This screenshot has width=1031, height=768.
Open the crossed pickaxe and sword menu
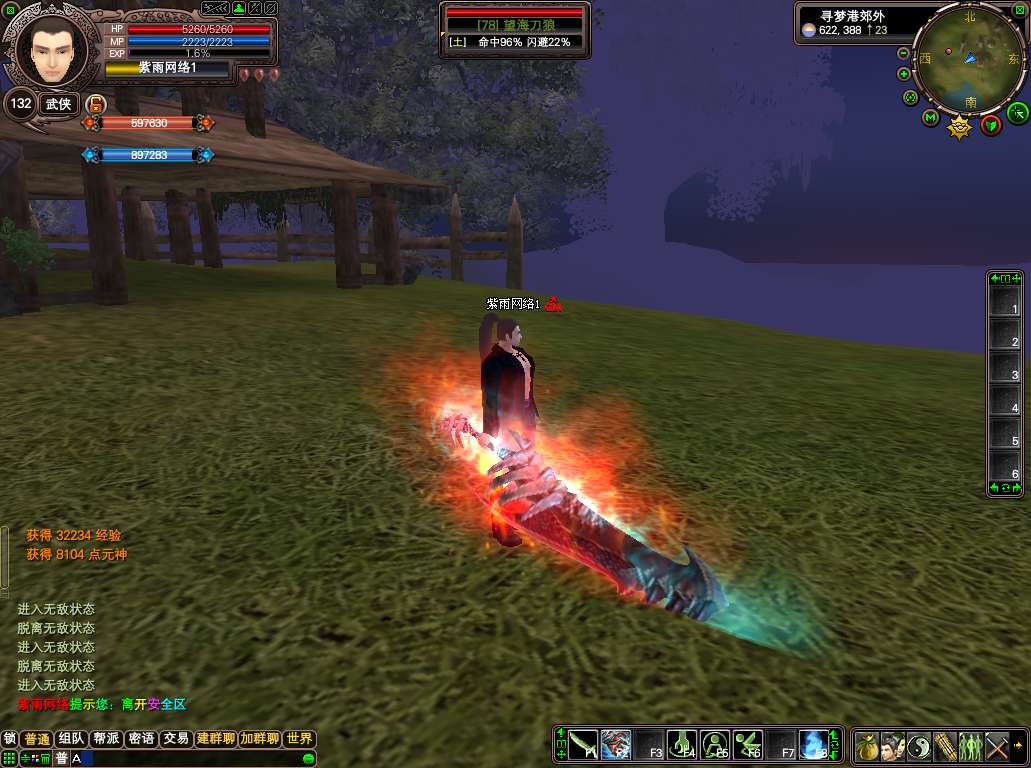997,746
